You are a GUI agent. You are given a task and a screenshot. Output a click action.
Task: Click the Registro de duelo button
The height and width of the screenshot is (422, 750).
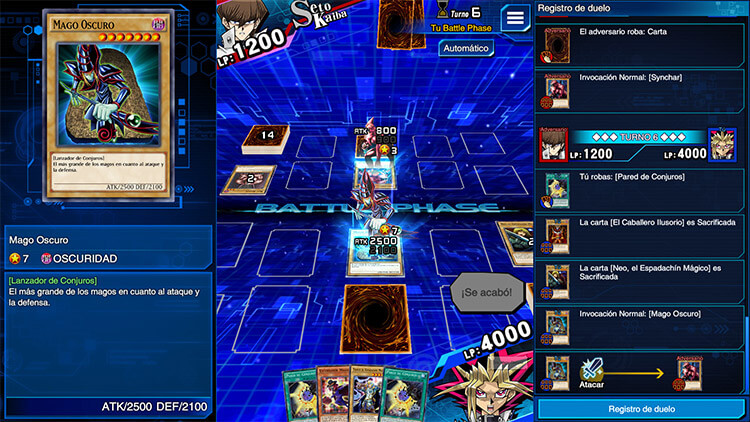tap(643, 409)
